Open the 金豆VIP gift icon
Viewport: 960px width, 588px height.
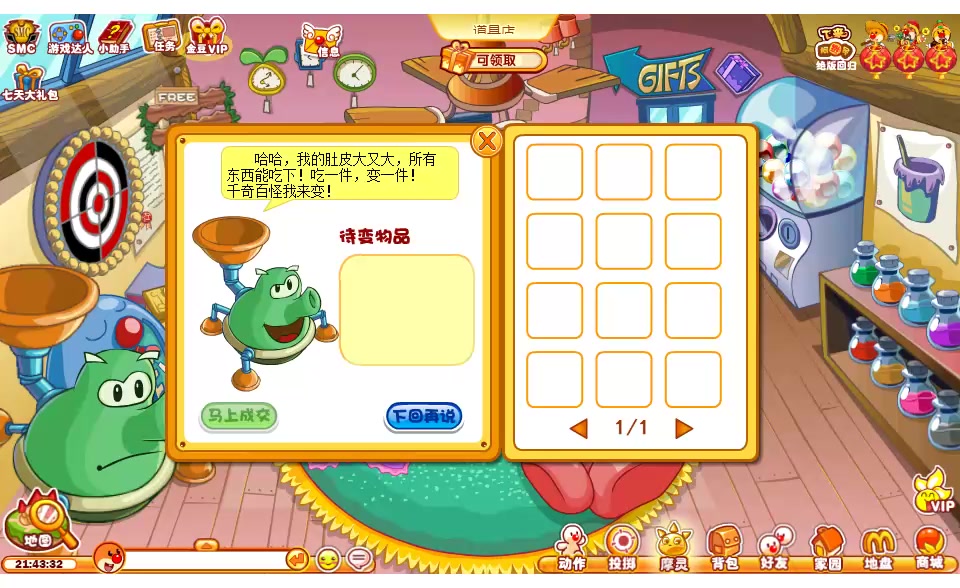[207, 36]
